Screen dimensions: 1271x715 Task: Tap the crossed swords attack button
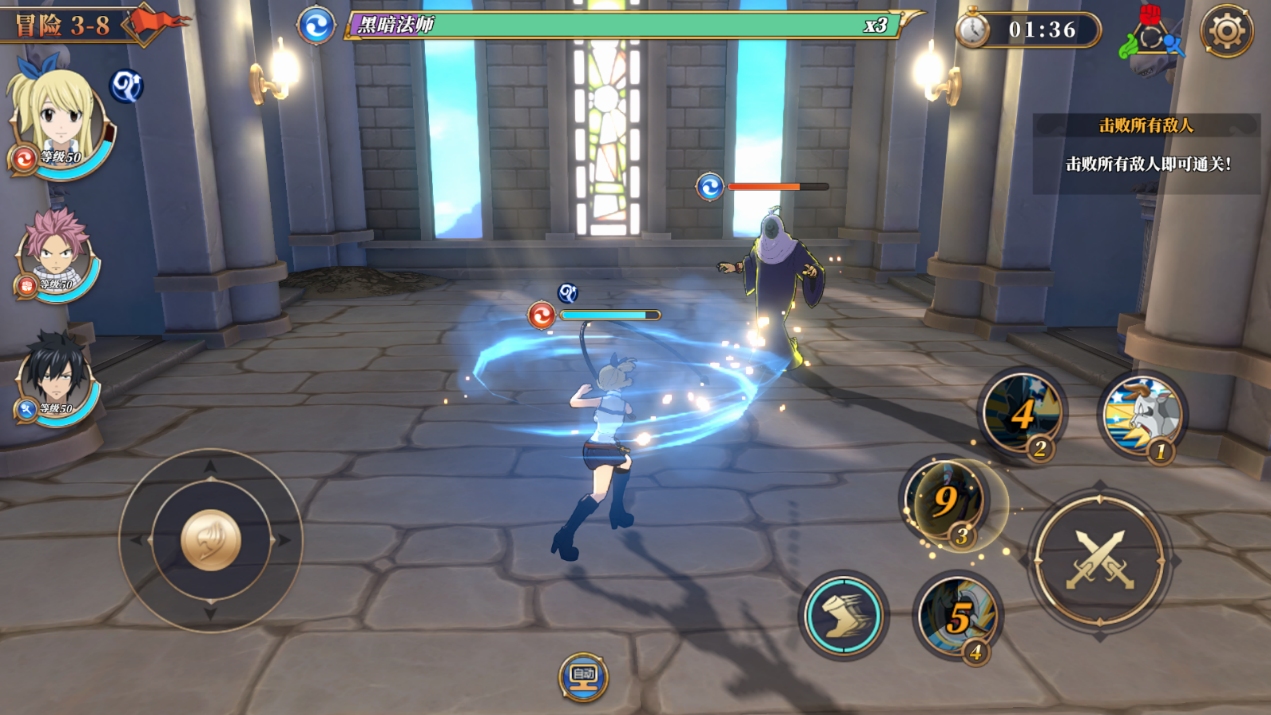click(1099, 559)
